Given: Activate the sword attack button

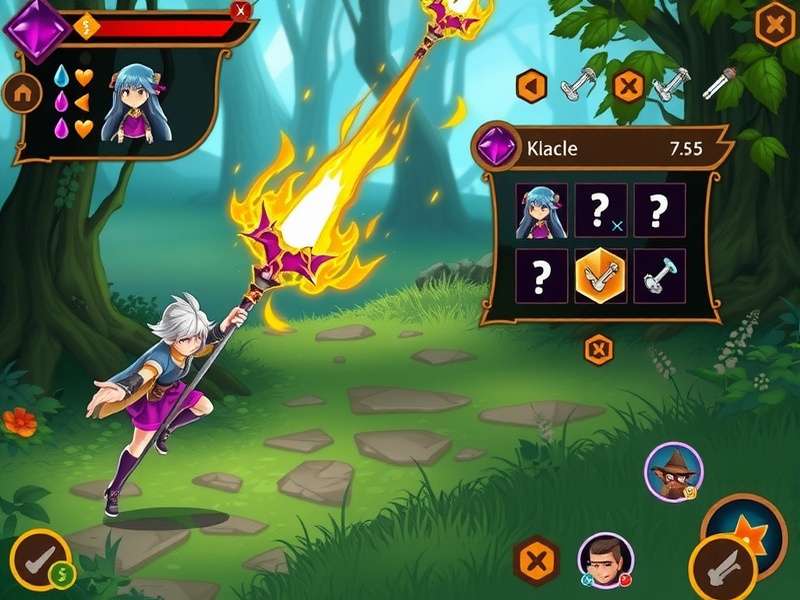Looking at the screenshot, I should pos(722,568).
